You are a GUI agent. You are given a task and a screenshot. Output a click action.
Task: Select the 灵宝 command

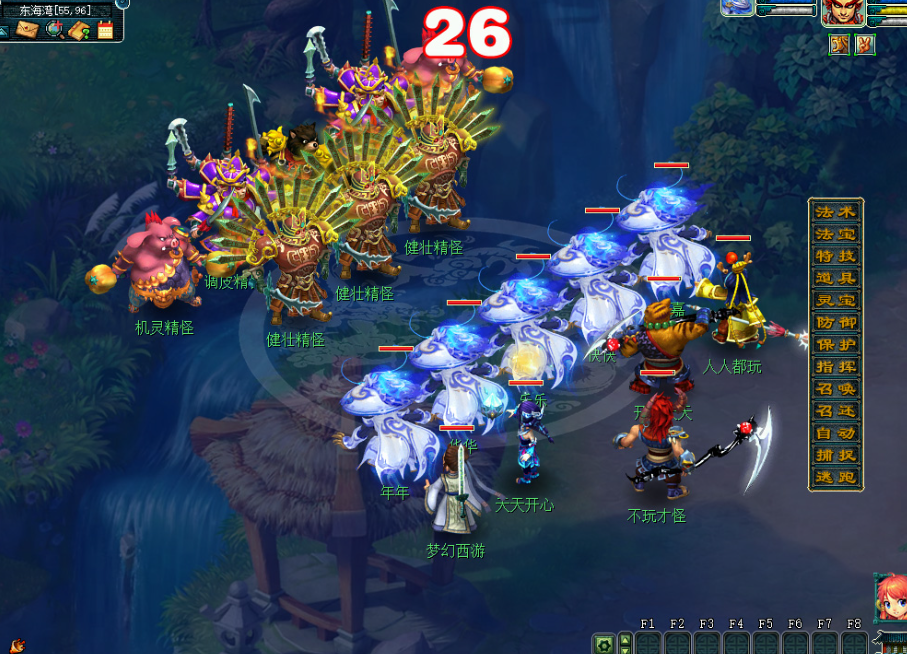pyautogui.click(x=835, y=300)
